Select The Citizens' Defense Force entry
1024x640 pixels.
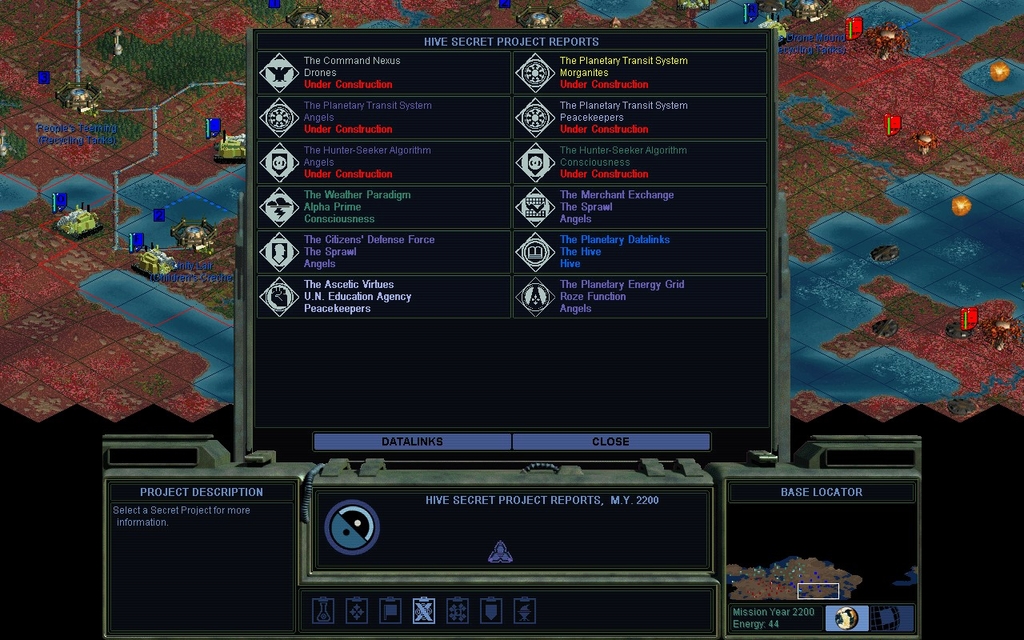click(x=384, y=252)
